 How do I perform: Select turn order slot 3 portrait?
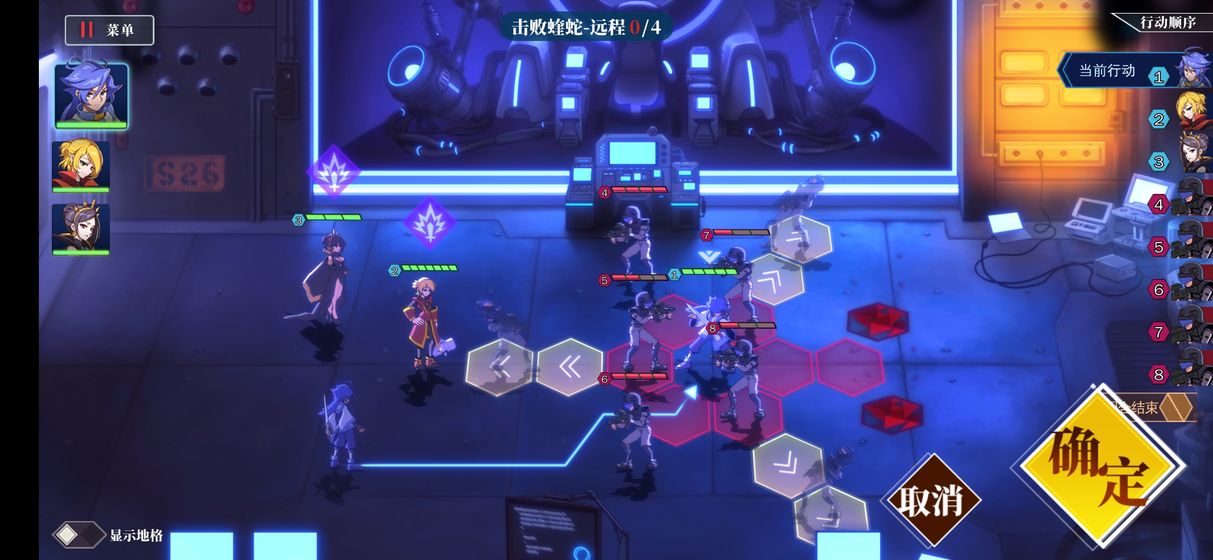click(1191, 159)
